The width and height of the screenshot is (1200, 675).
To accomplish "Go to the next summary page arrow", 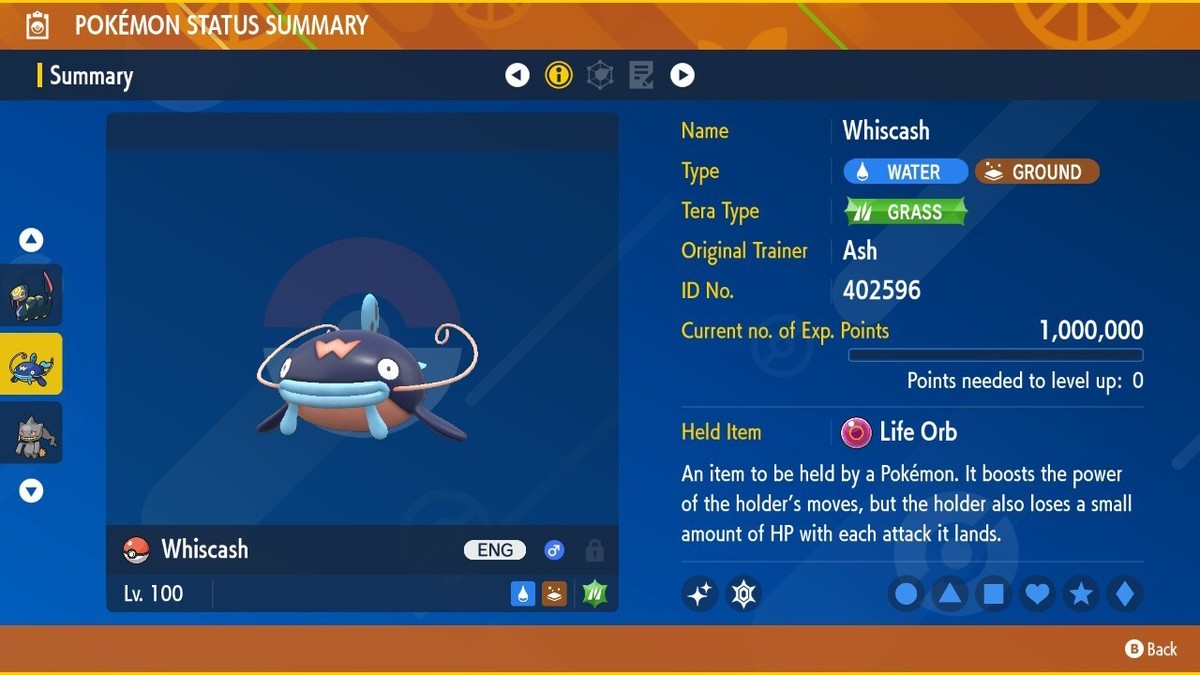I will [x=682, y=75].
